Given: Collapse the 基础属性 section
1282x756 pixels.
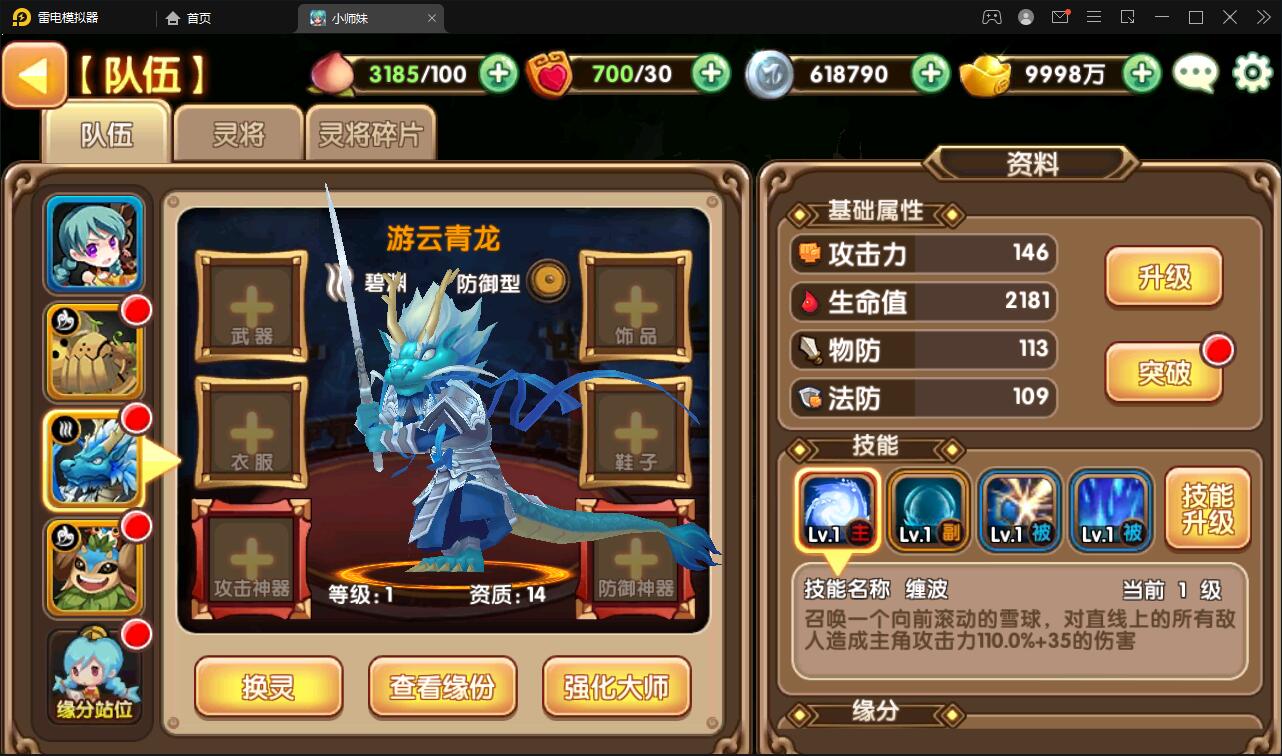Looking at the screenshot, I should 874,209.
